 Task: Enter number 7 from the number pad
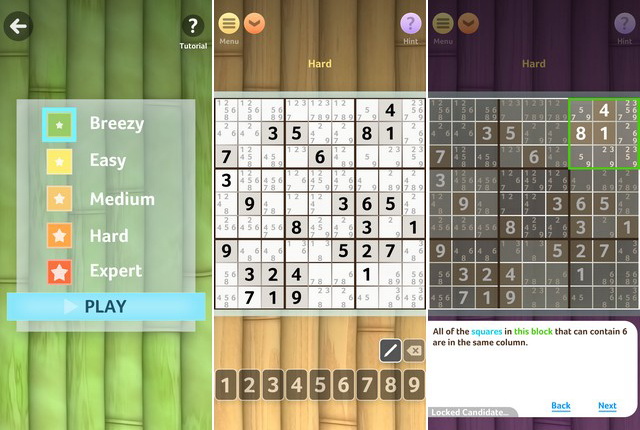366,384
